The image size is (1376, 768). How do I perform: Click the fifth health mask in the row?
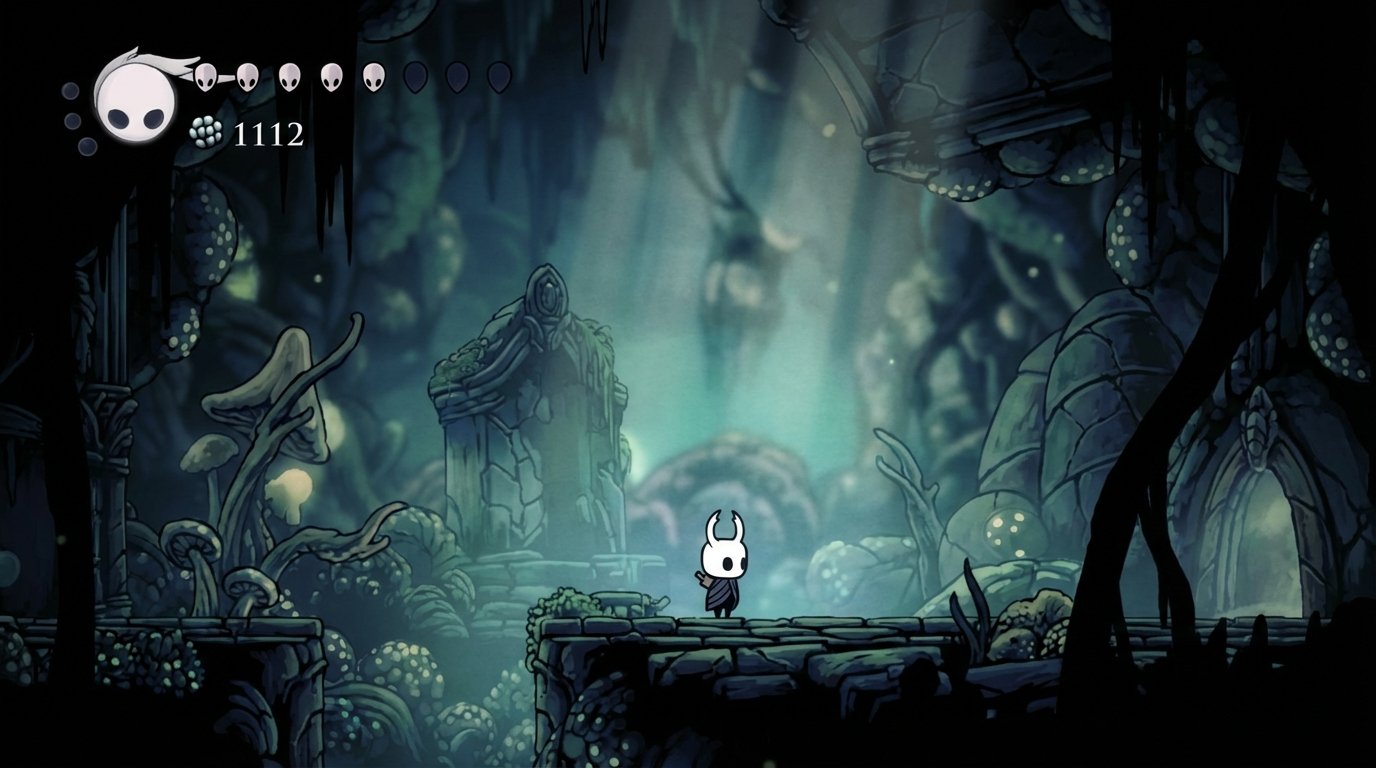tap(374, 77)
